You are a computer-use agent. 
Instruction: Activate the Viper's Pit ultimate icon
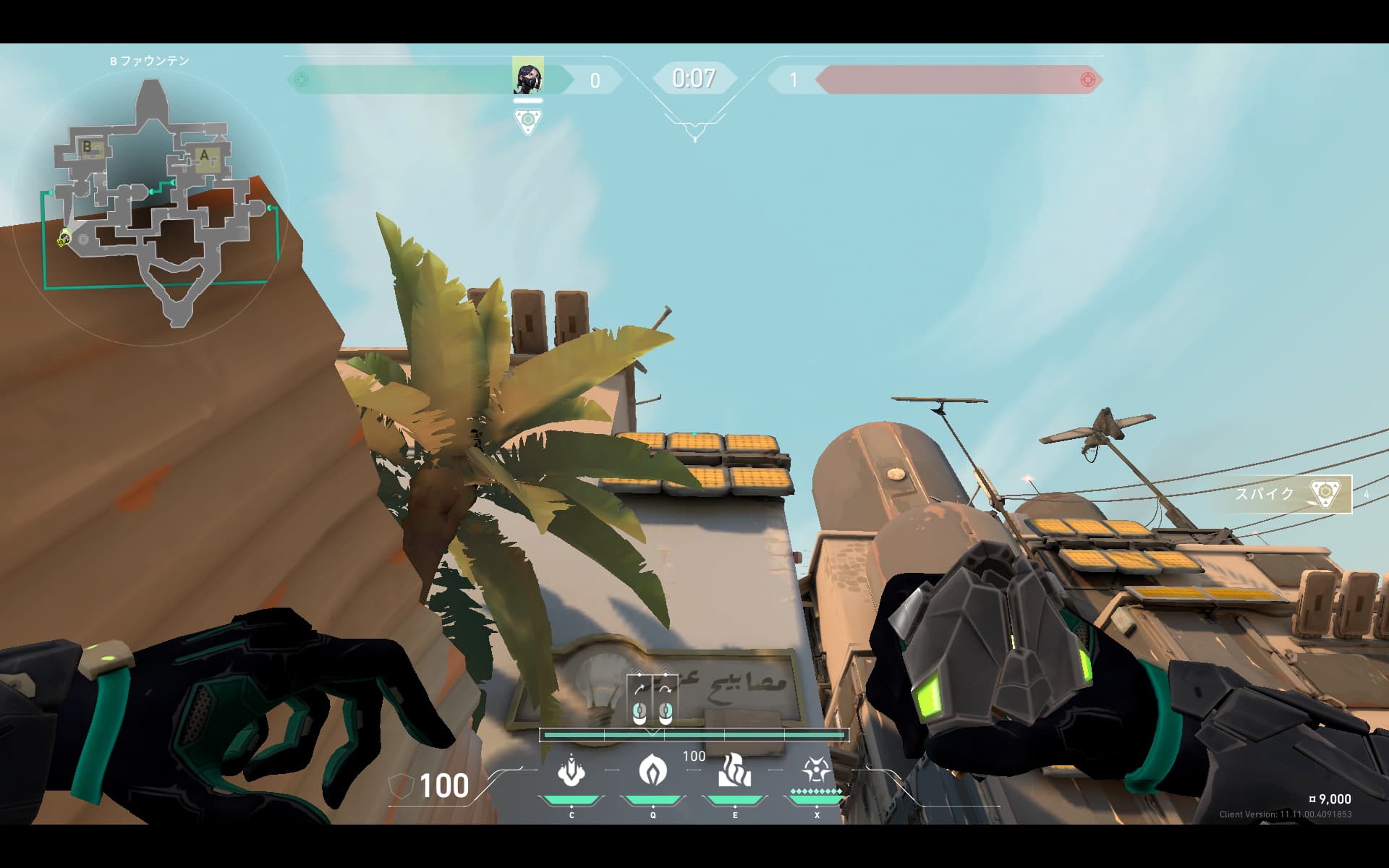(816, 772)
